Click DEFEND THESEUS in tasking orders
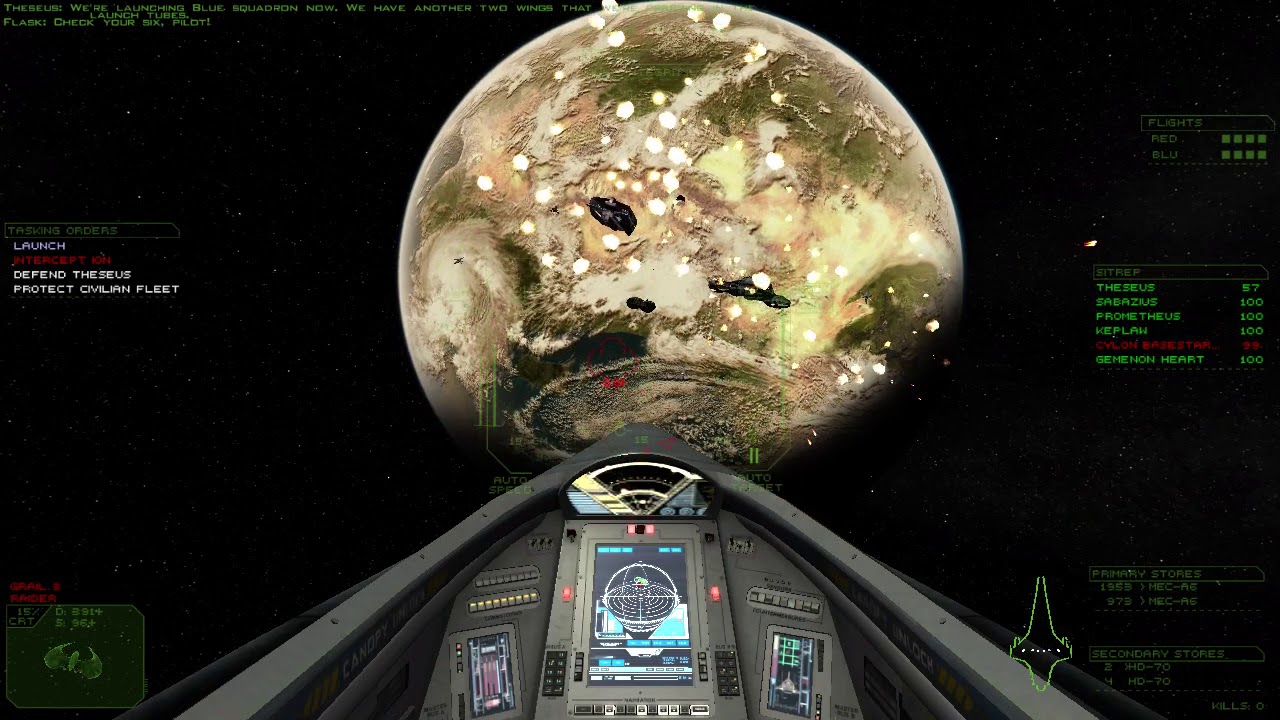 click(x=71, y=274)
